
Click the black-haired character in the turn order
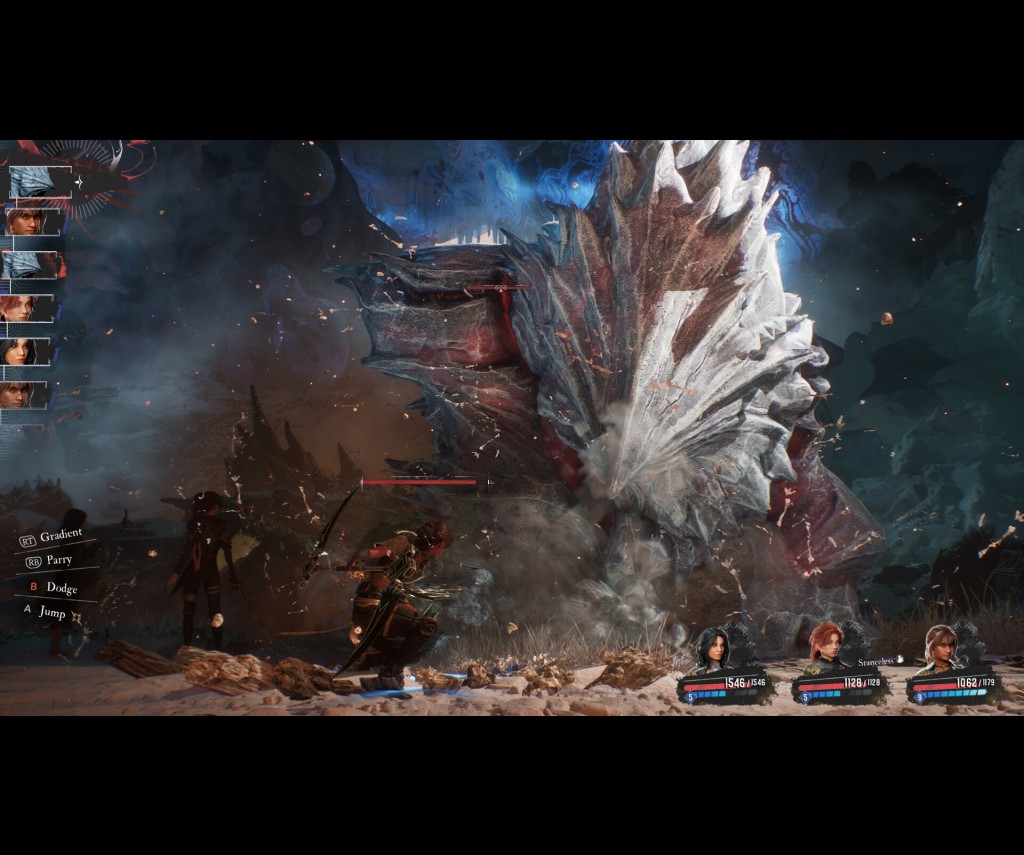[x=20, y=352]
